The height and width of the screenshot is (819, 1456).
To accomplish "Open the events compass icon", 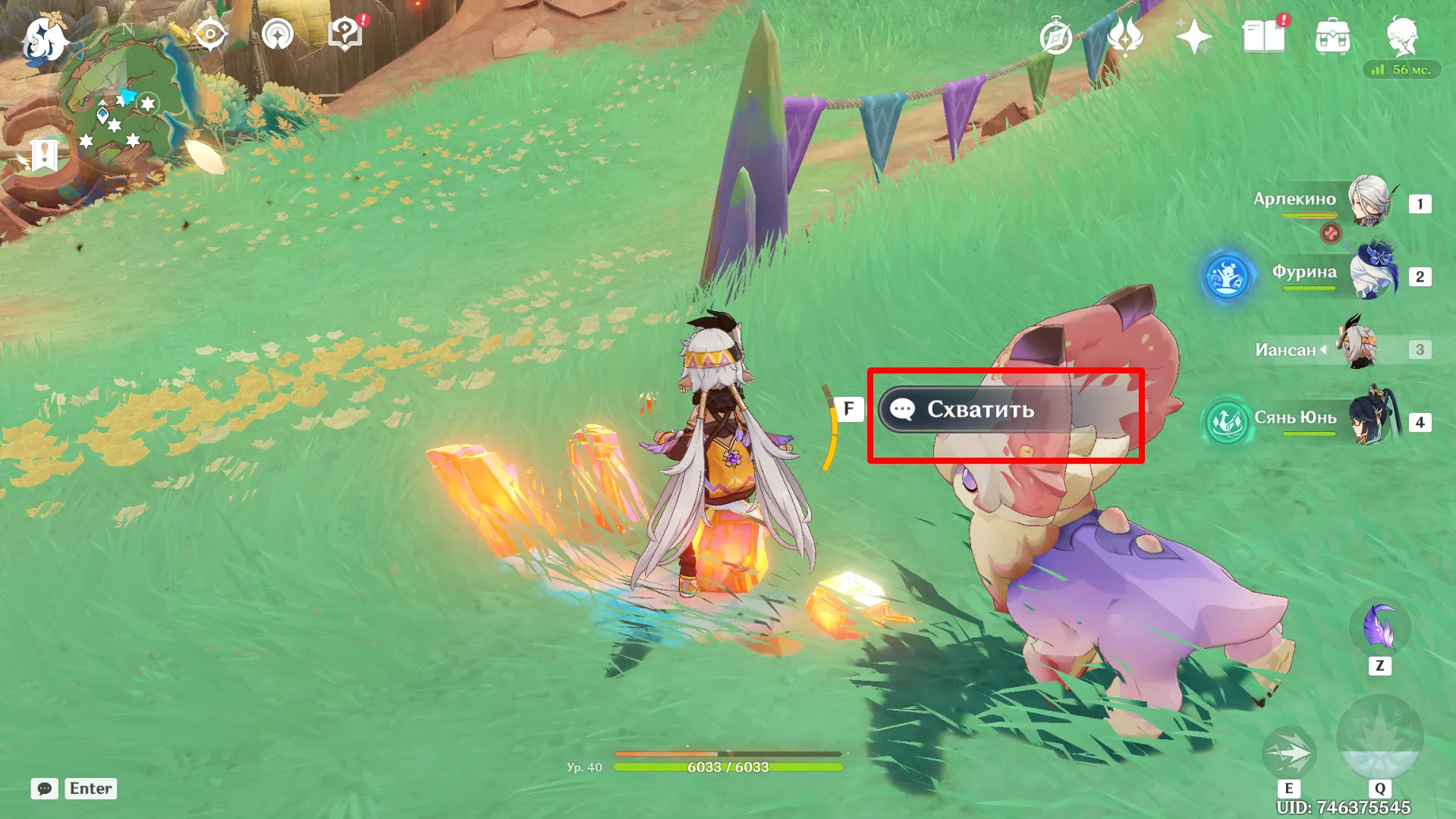I will pos(1055,36).
